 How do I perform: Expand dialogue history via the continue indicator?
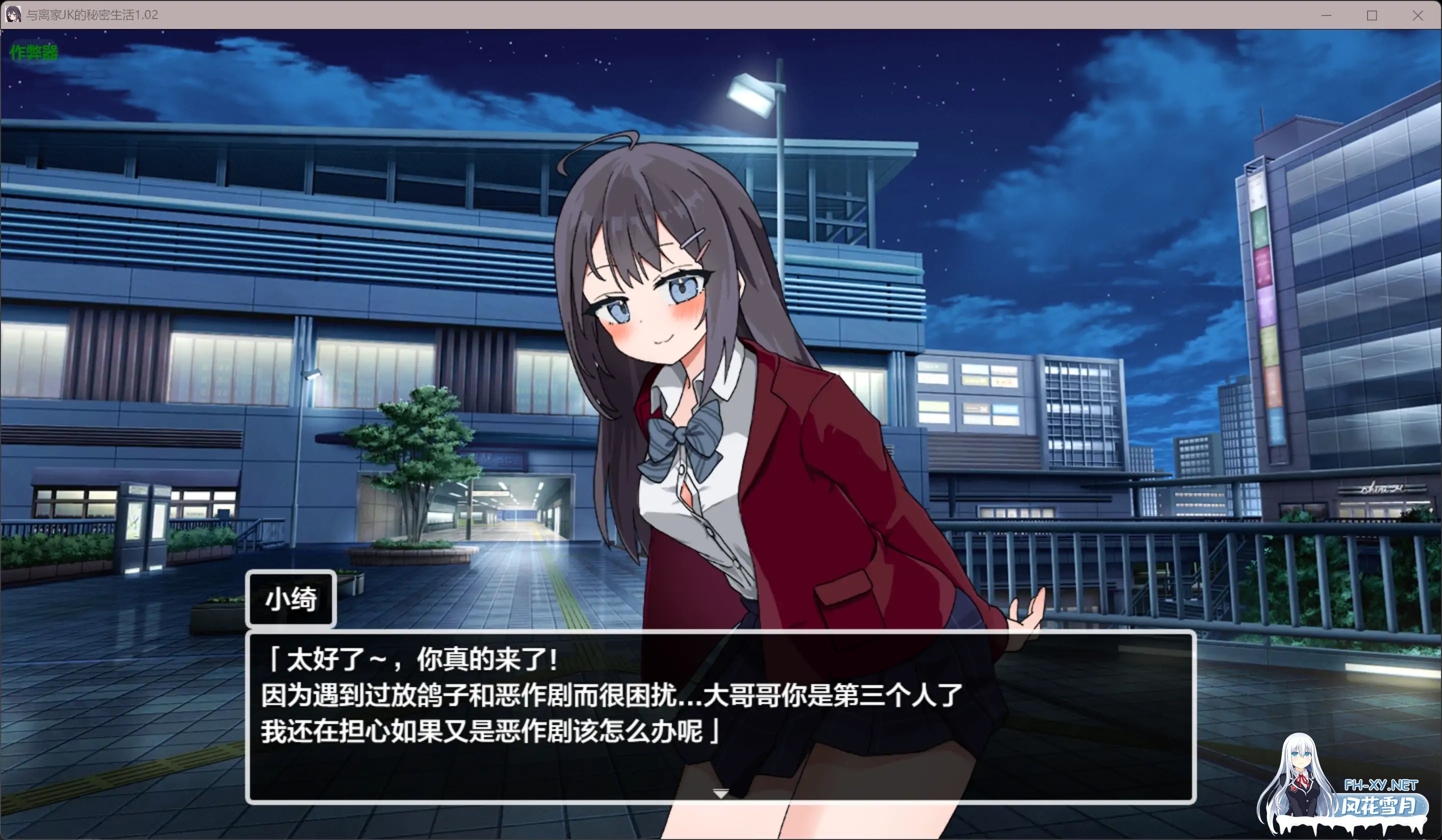(720, 794)
